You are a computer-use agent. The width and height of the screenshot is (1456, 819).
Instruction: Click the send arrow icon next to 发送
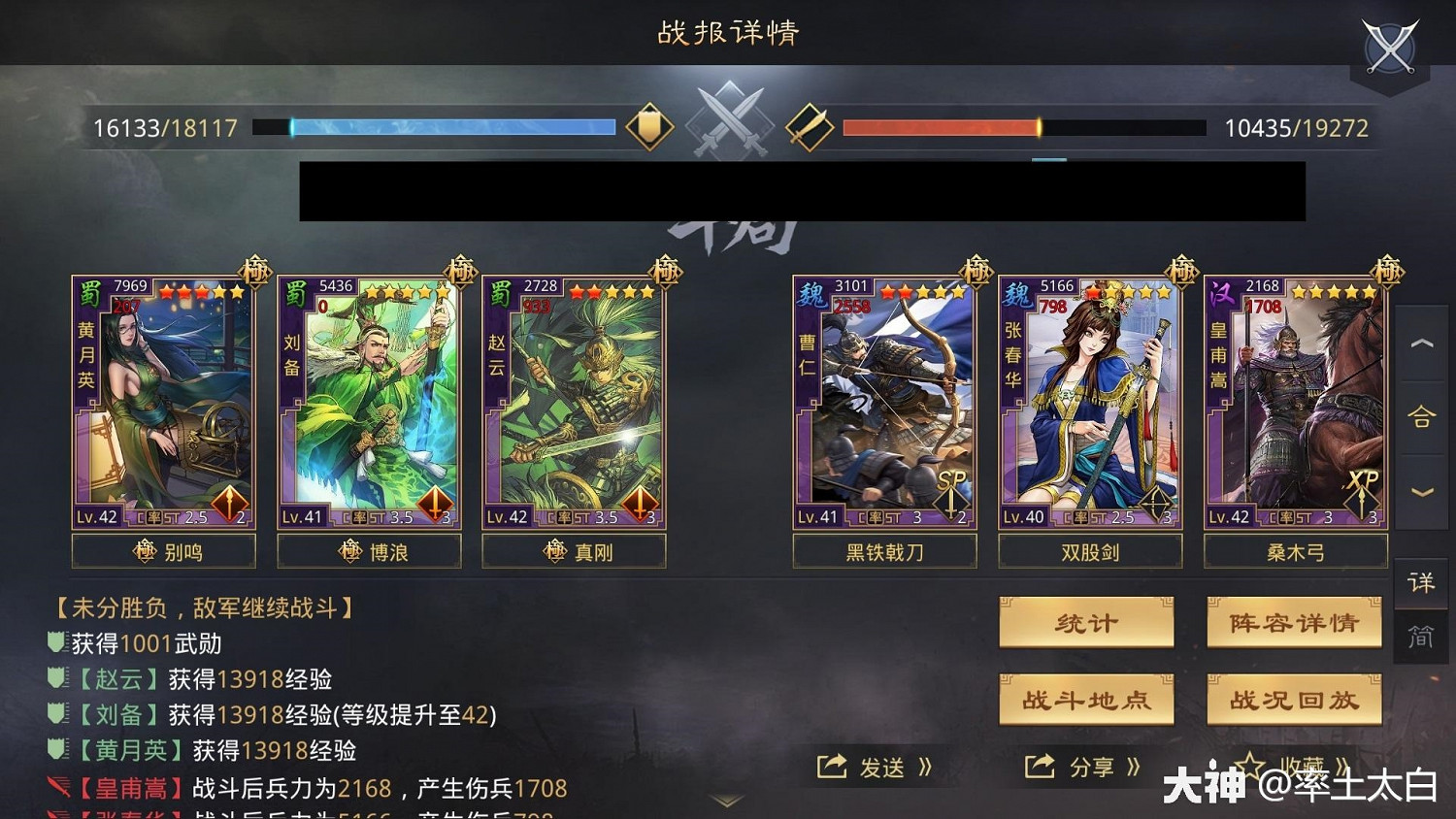click(x=830, y=767)
